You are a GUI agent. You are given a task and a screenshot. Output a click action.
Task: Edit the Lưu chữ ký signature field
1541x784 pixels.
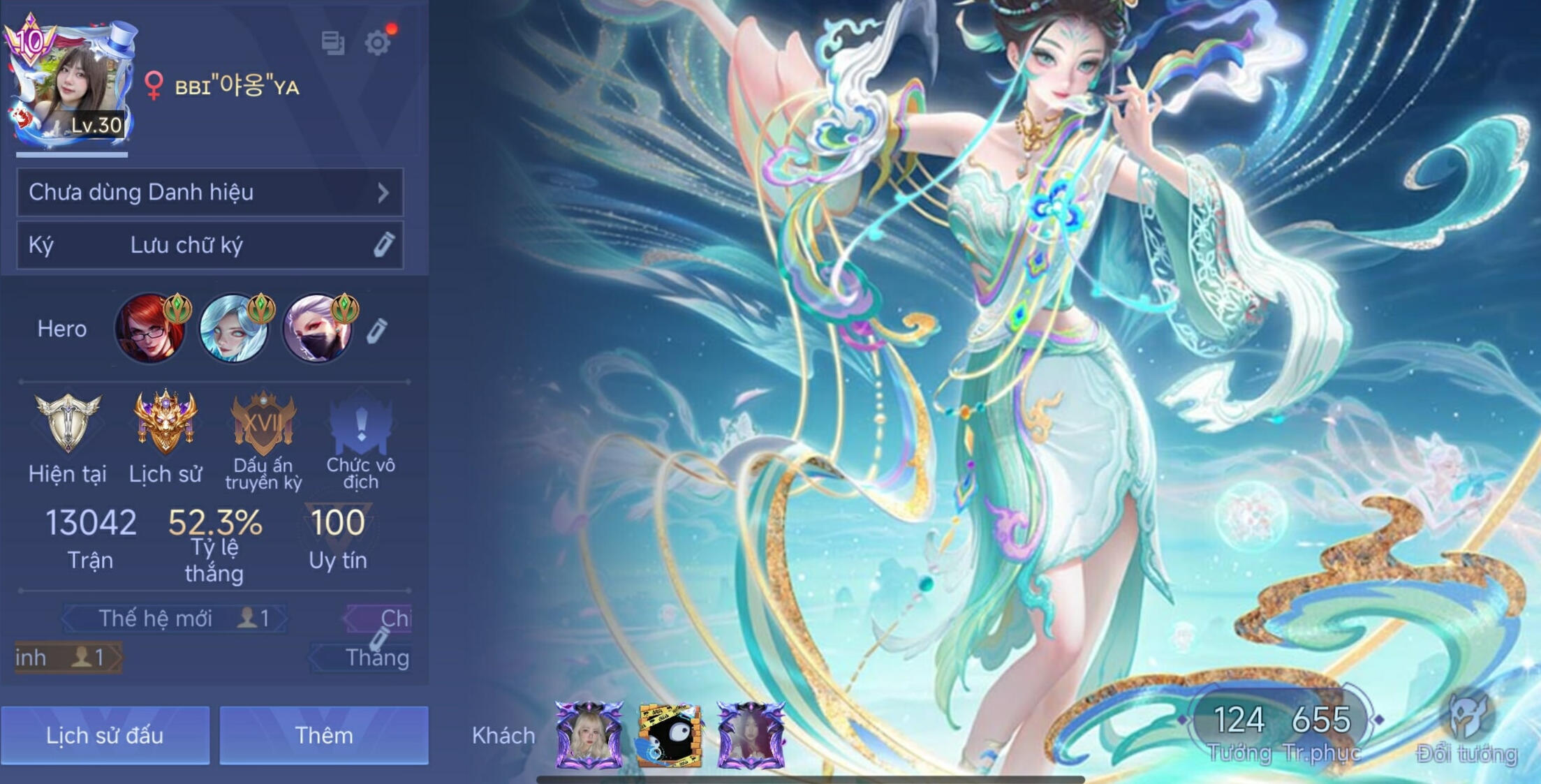pyautogui.click(x=209, y=245)
